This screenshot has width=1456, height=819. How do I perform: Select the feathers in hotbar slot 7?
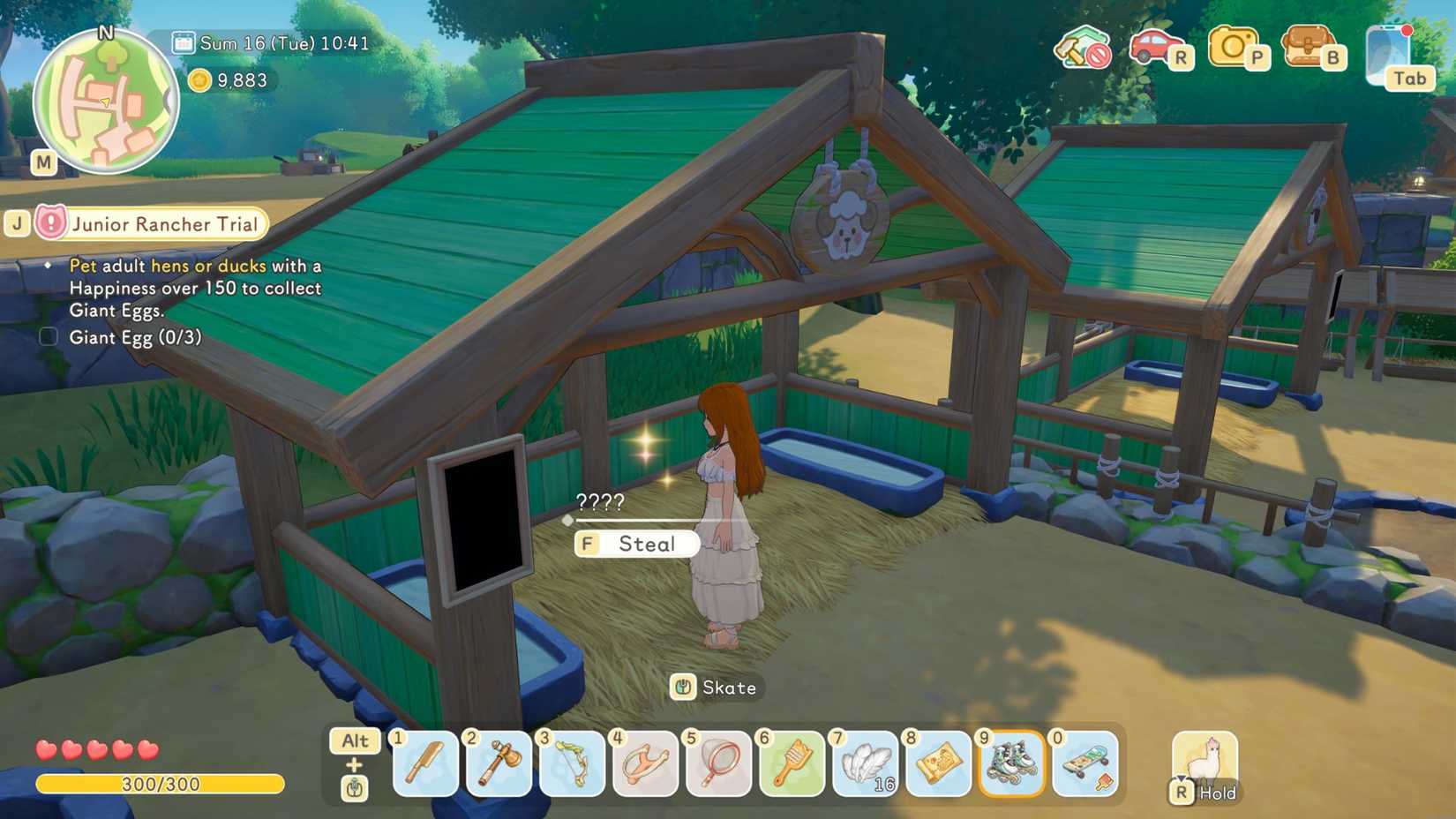point(863,764)
